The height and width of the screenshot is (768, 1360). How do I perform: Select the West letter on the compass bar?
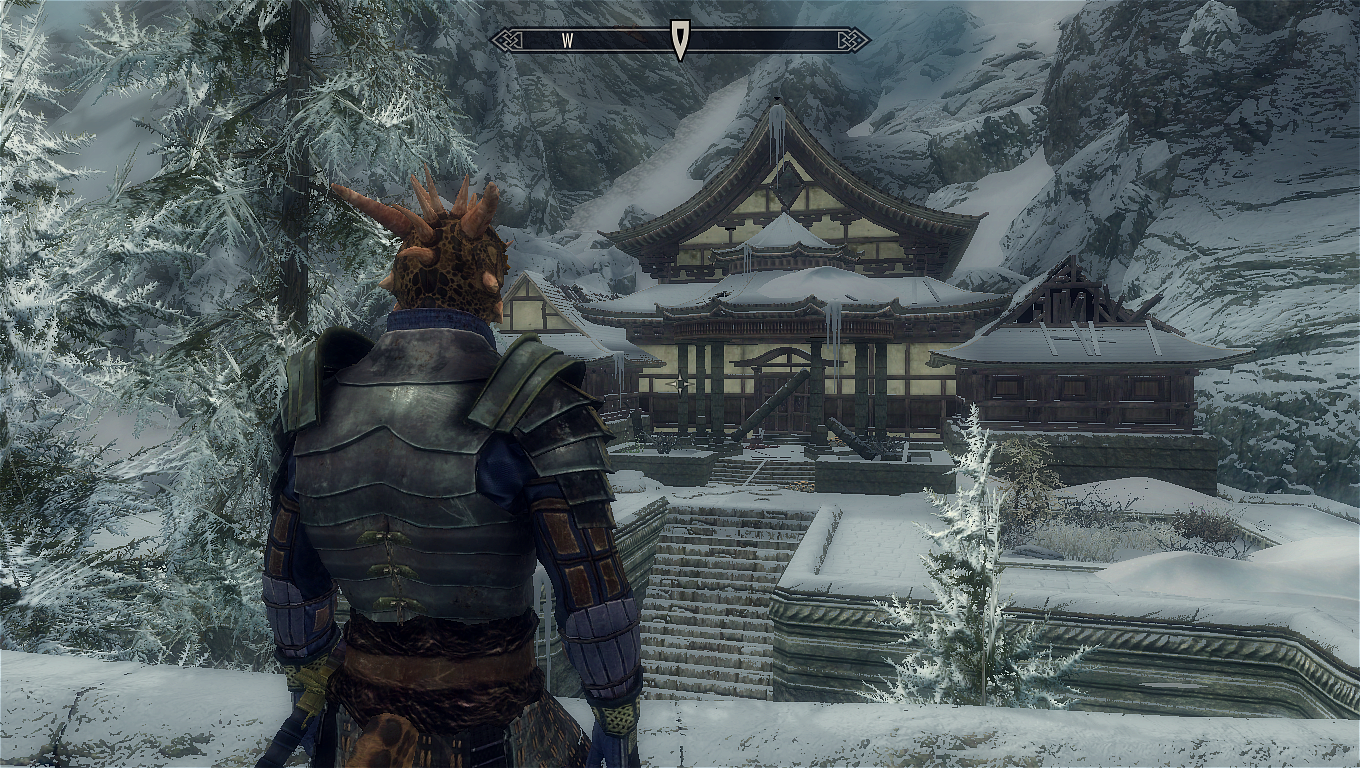(567, 41)
